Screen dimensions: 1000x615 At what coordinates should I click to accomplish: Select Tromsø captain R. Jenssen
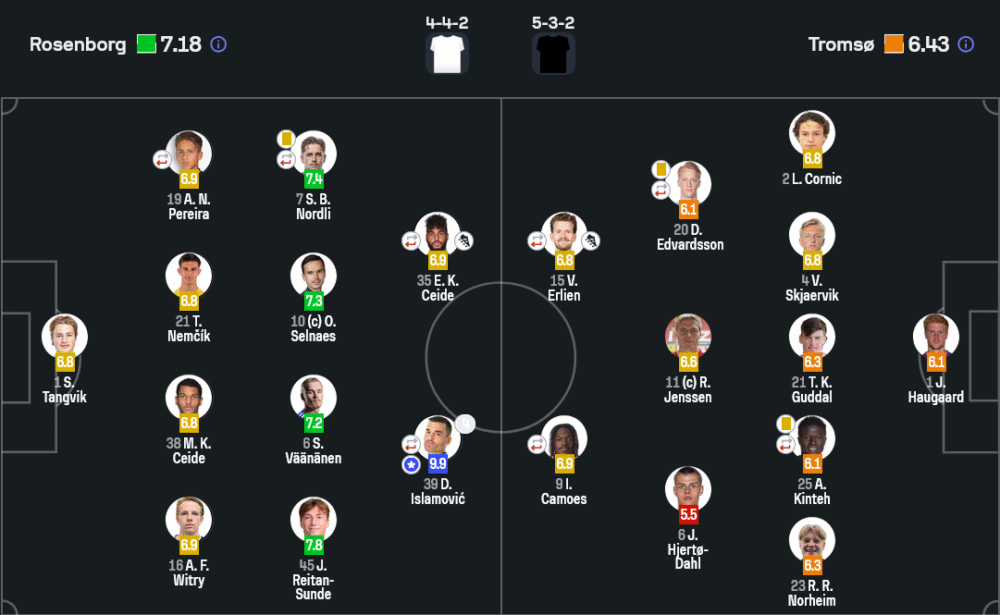pos(688,338)
